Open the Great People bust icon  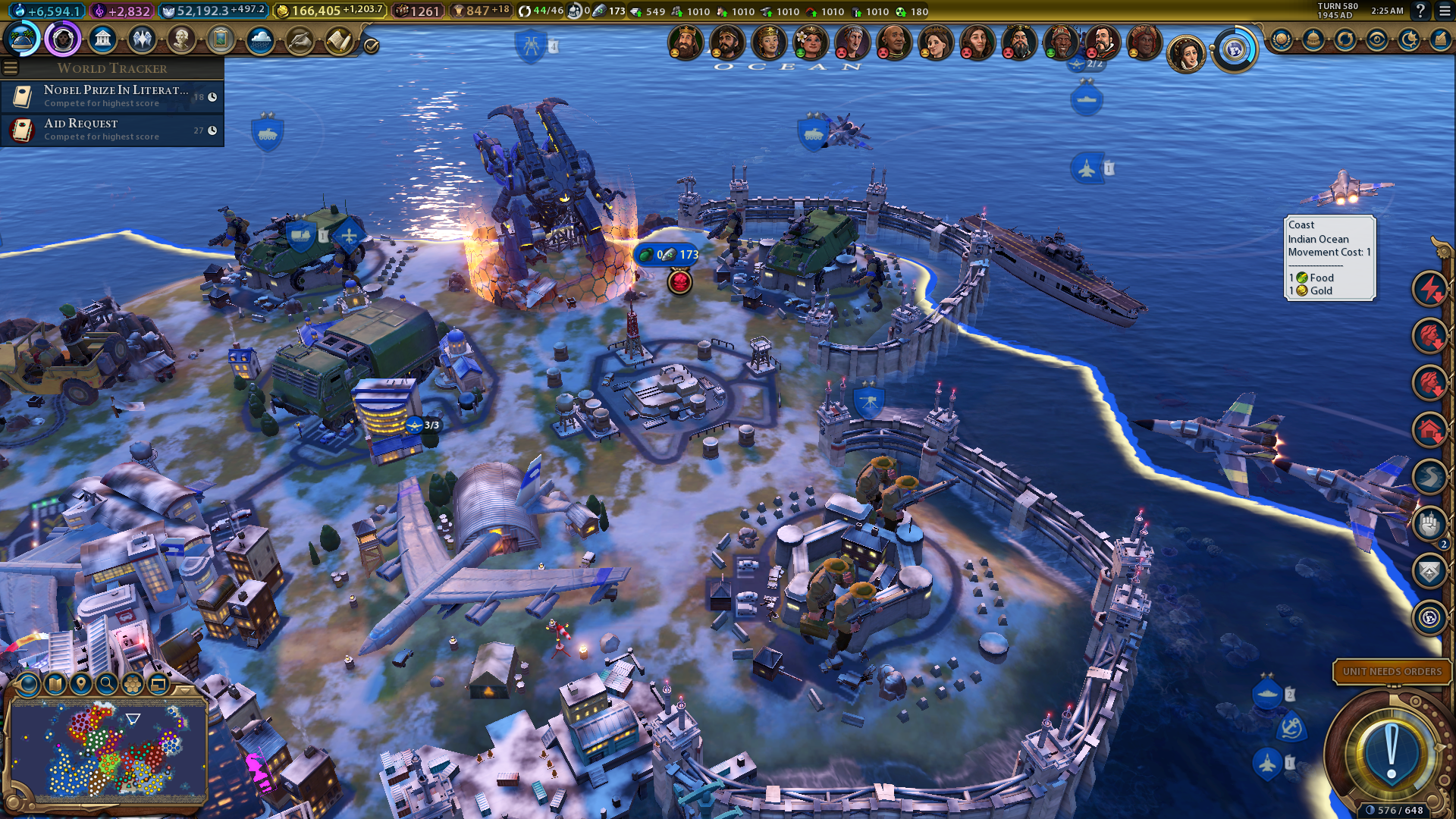point(181,39)
